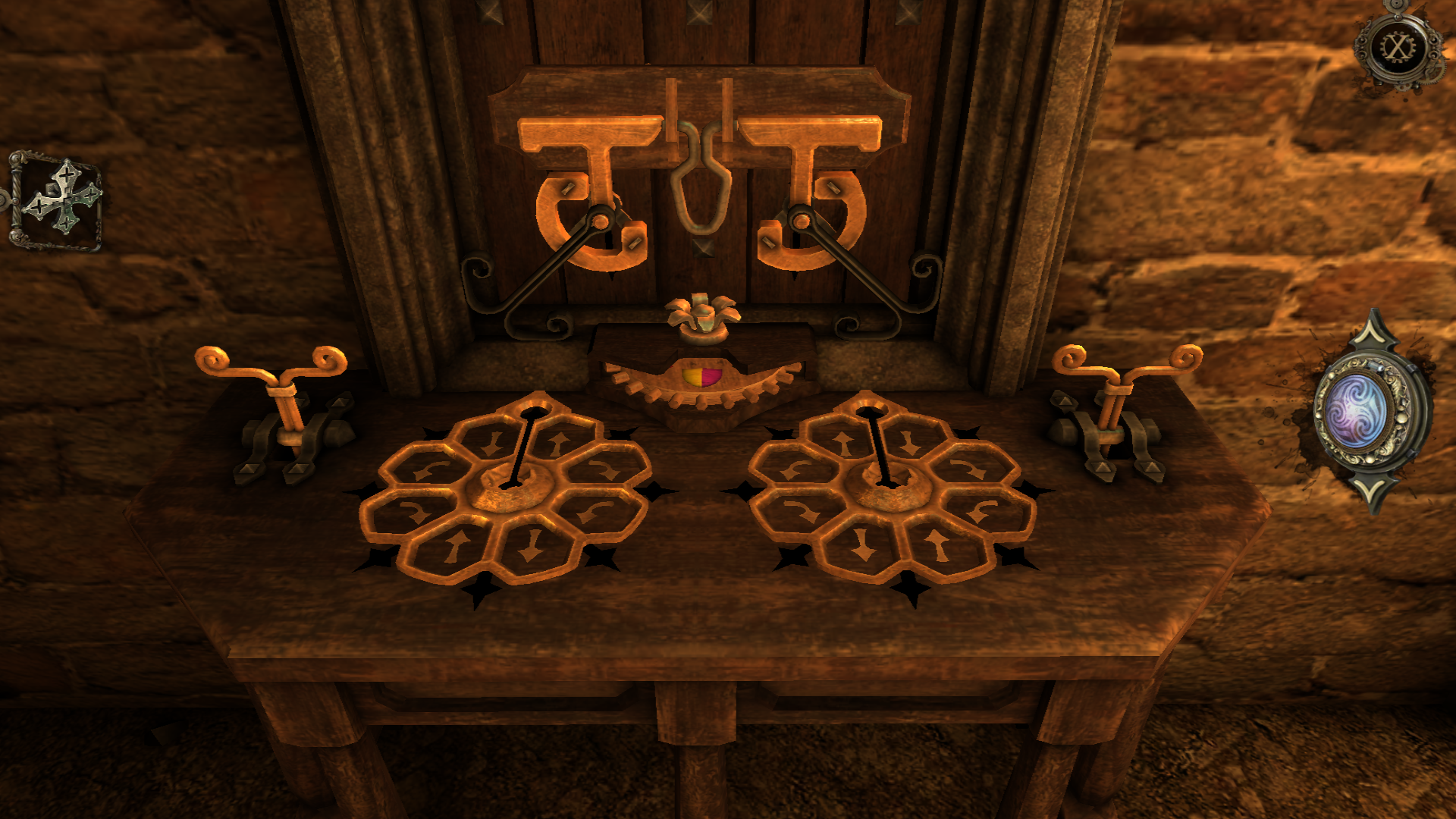This screenshot has height=819, width=1456.
Task: Open the journal book with the cross emblem
Action: [58, 200]
